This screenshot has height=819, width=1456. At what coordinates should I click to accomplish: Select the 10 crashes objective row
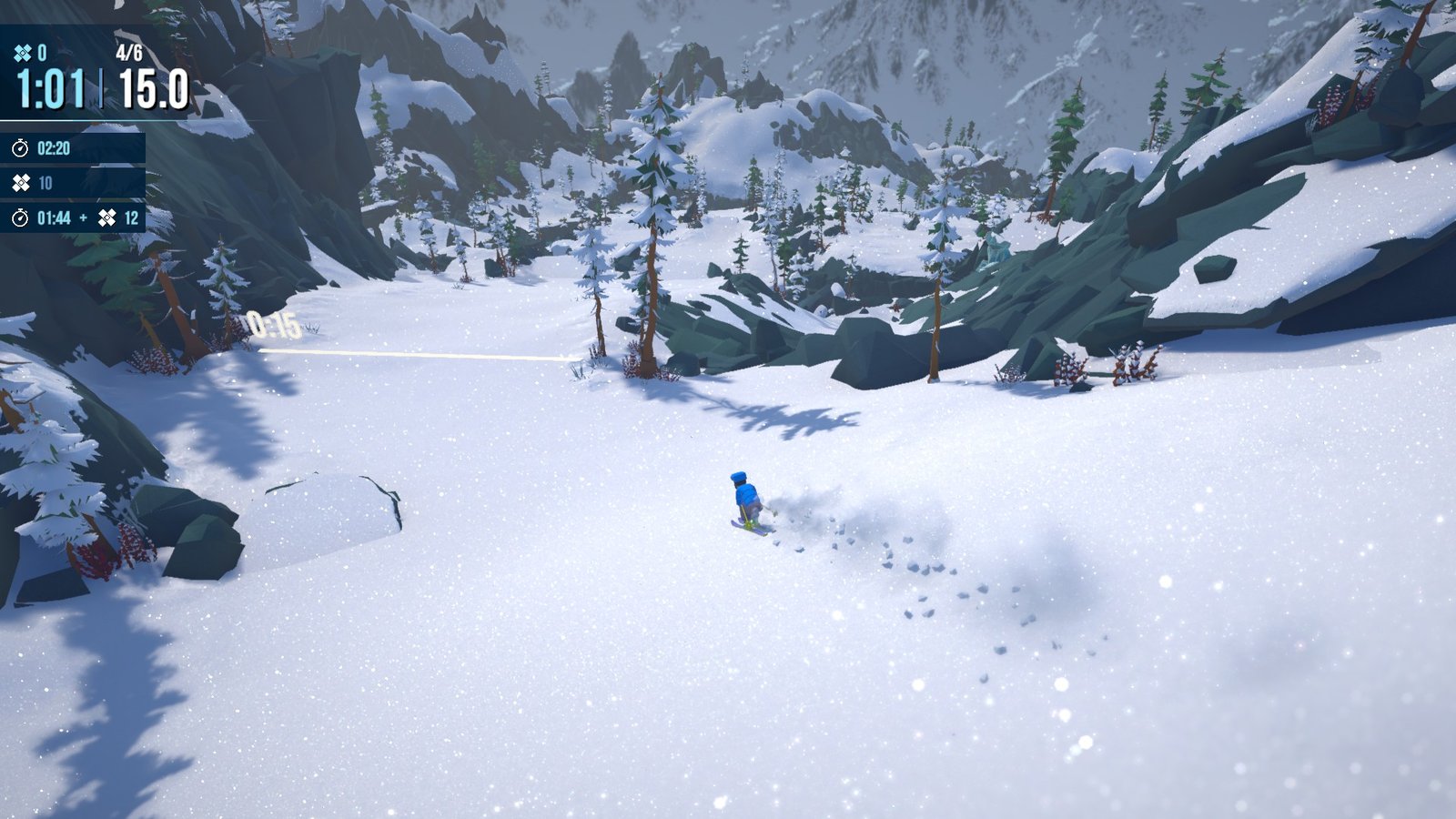71,183
